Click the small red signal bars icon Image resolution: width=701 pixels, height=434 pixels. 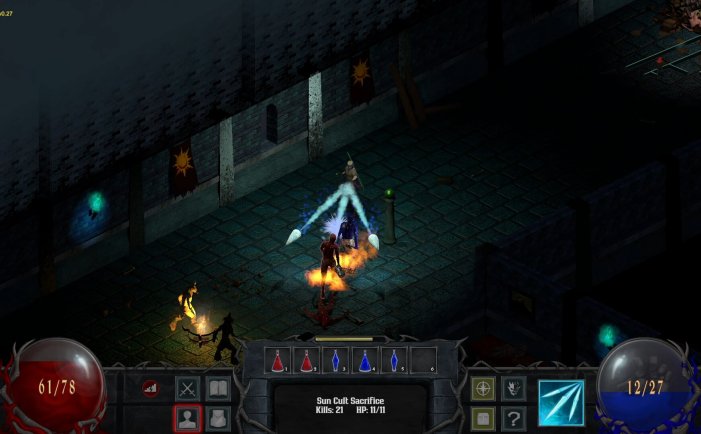151,388
